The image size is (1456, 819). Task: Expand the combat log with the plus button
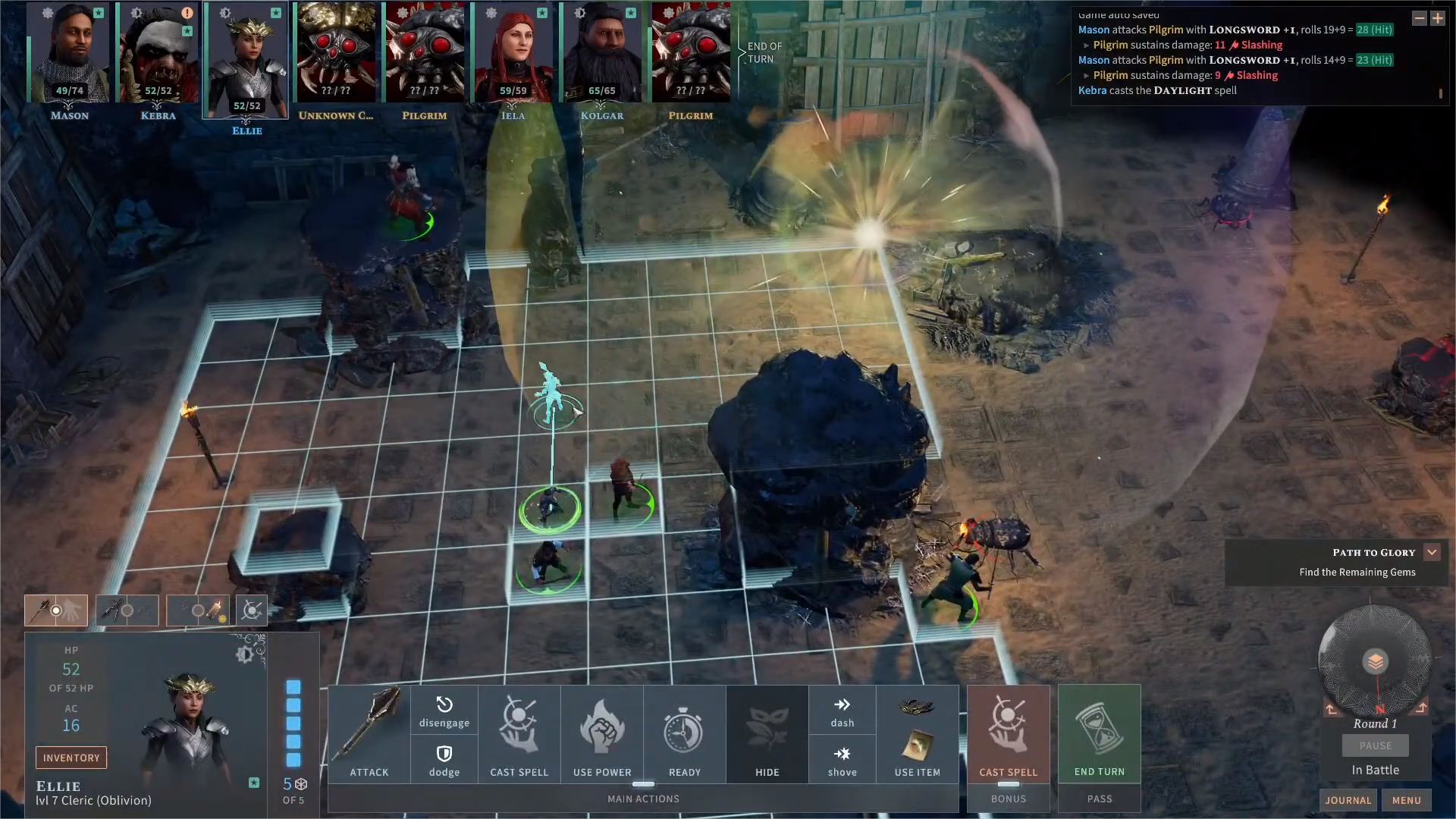pyautogui.click(x=1437, y=18)
